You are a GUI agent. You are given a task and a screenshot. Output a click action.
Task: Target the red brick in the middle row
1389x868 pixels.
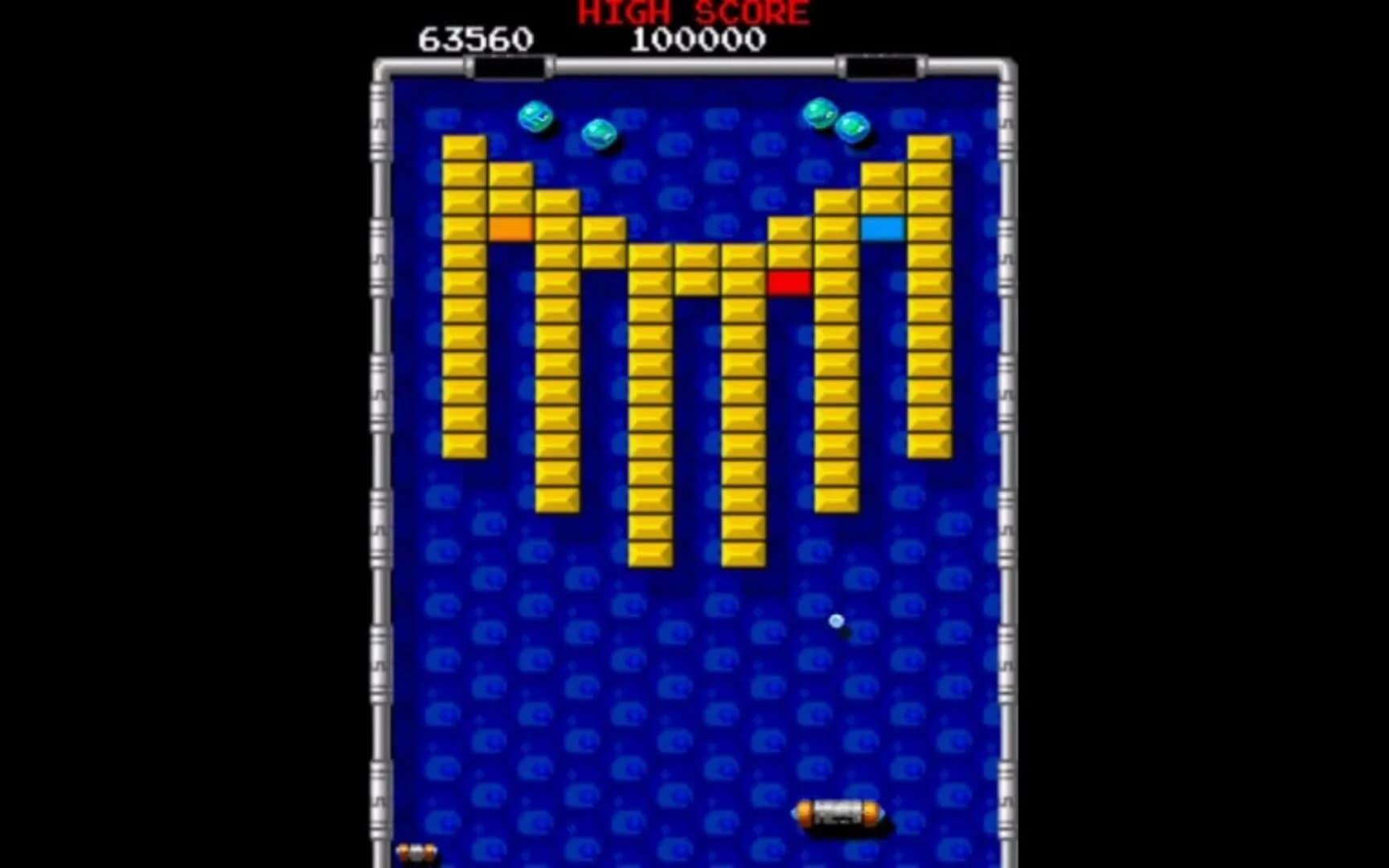790,281
